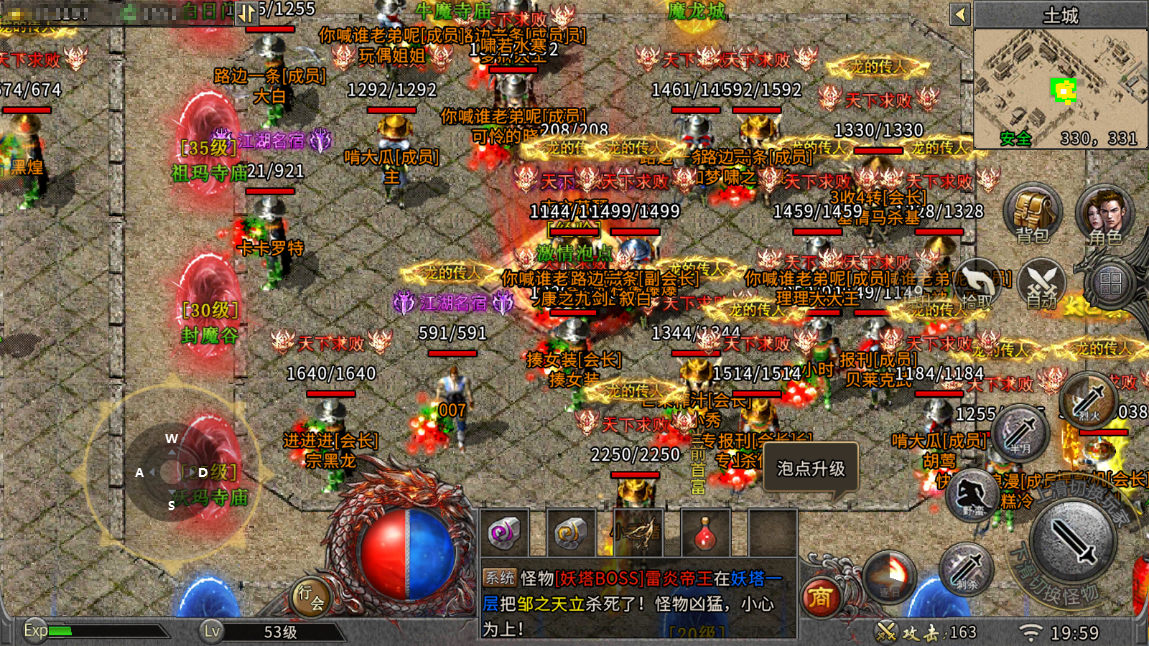Open the 背包 backpack inventory
Image resolution: width=1149 pixels, height=646 pixels.
(x=1032, y=214)
